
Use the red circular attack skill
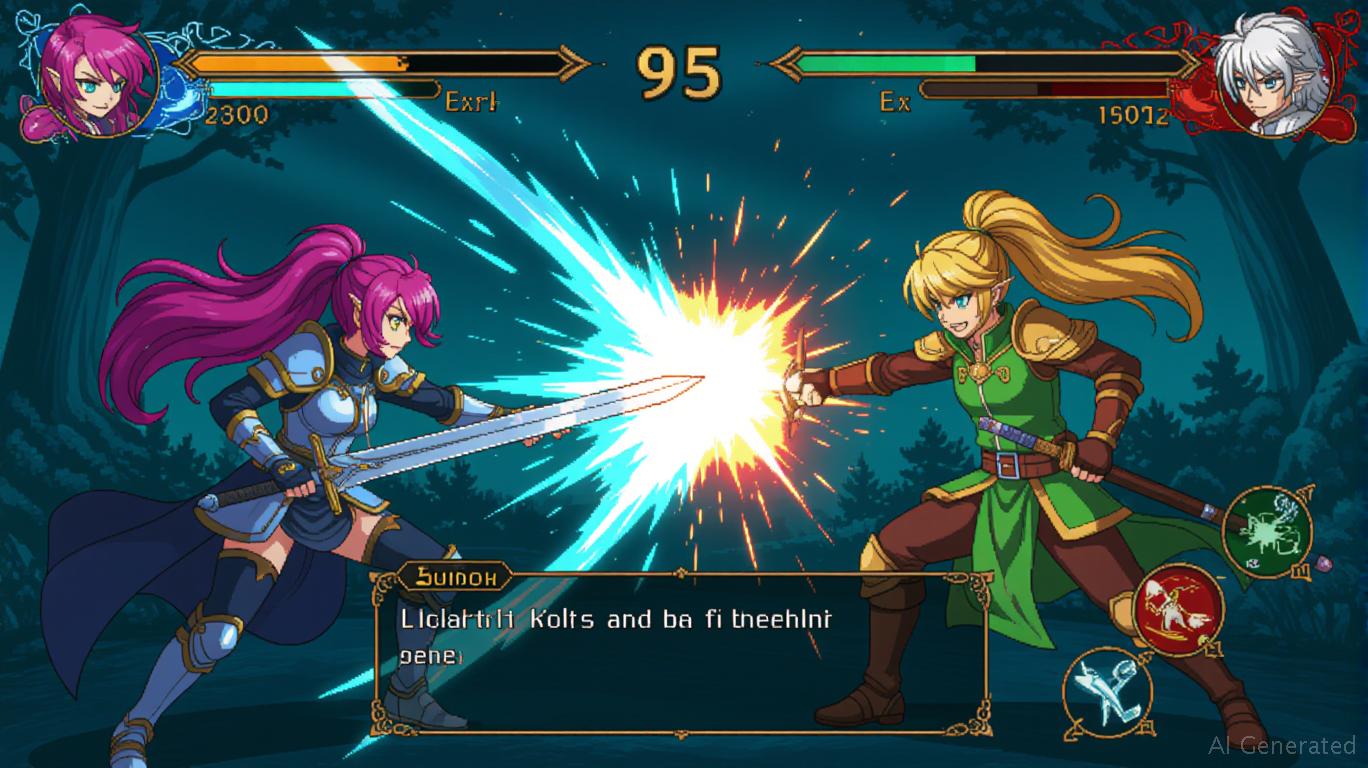1179,608
